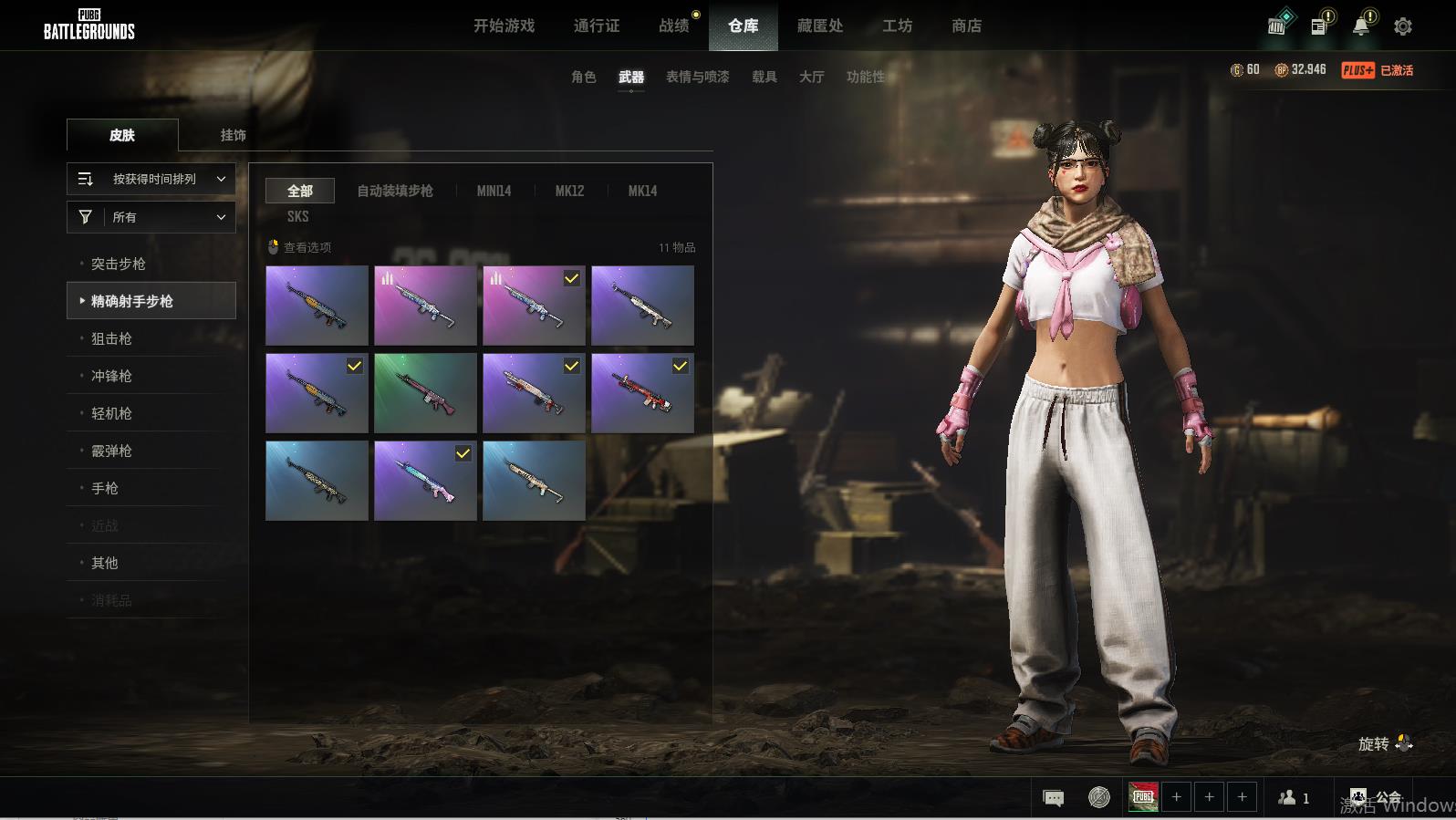Go to the 通行证 pass page
This screenshot has width=1456, height=820.
pos(597,26)
